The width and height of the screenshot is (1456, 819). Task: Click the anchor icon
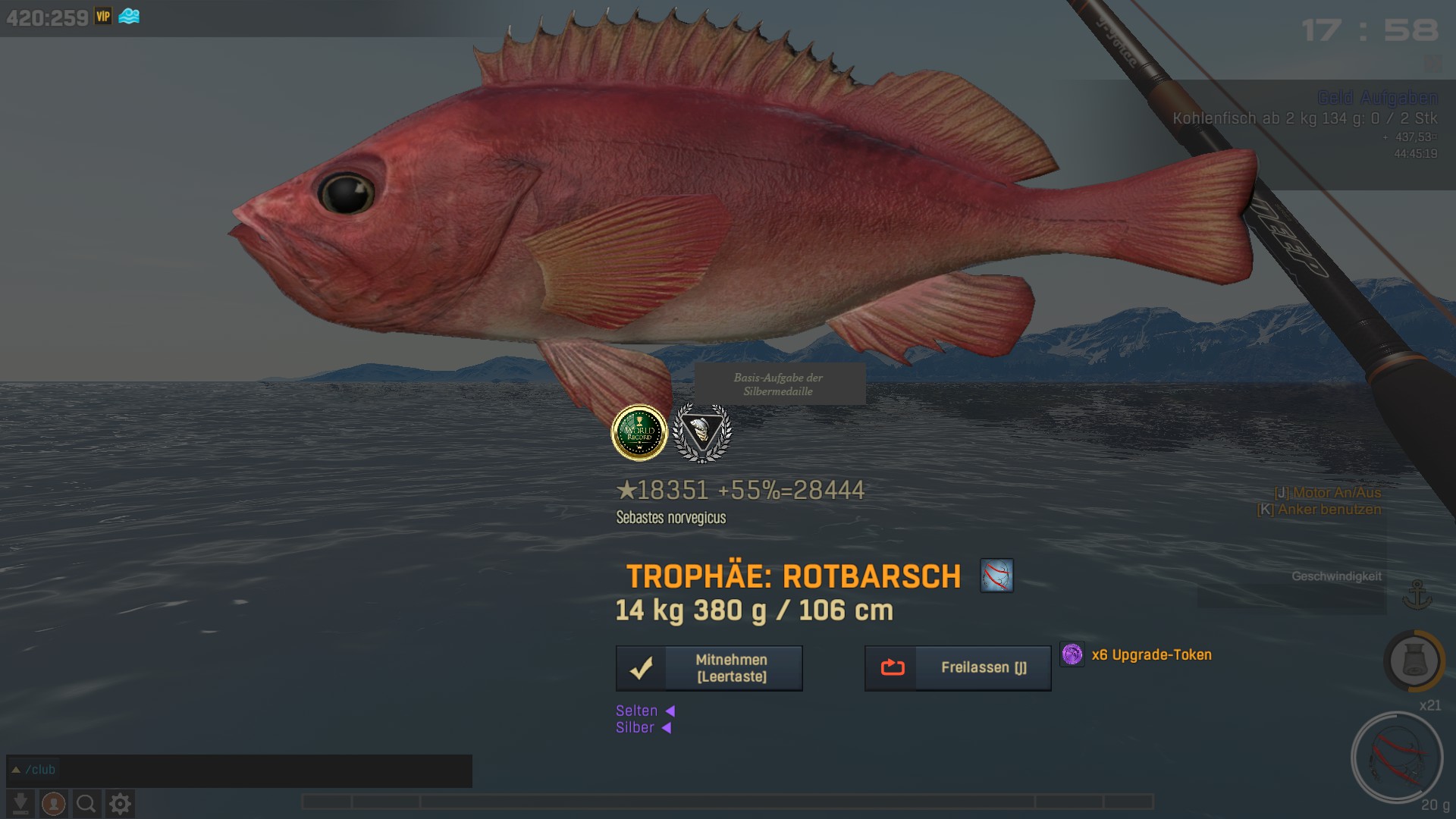[x=1417, y=595]
